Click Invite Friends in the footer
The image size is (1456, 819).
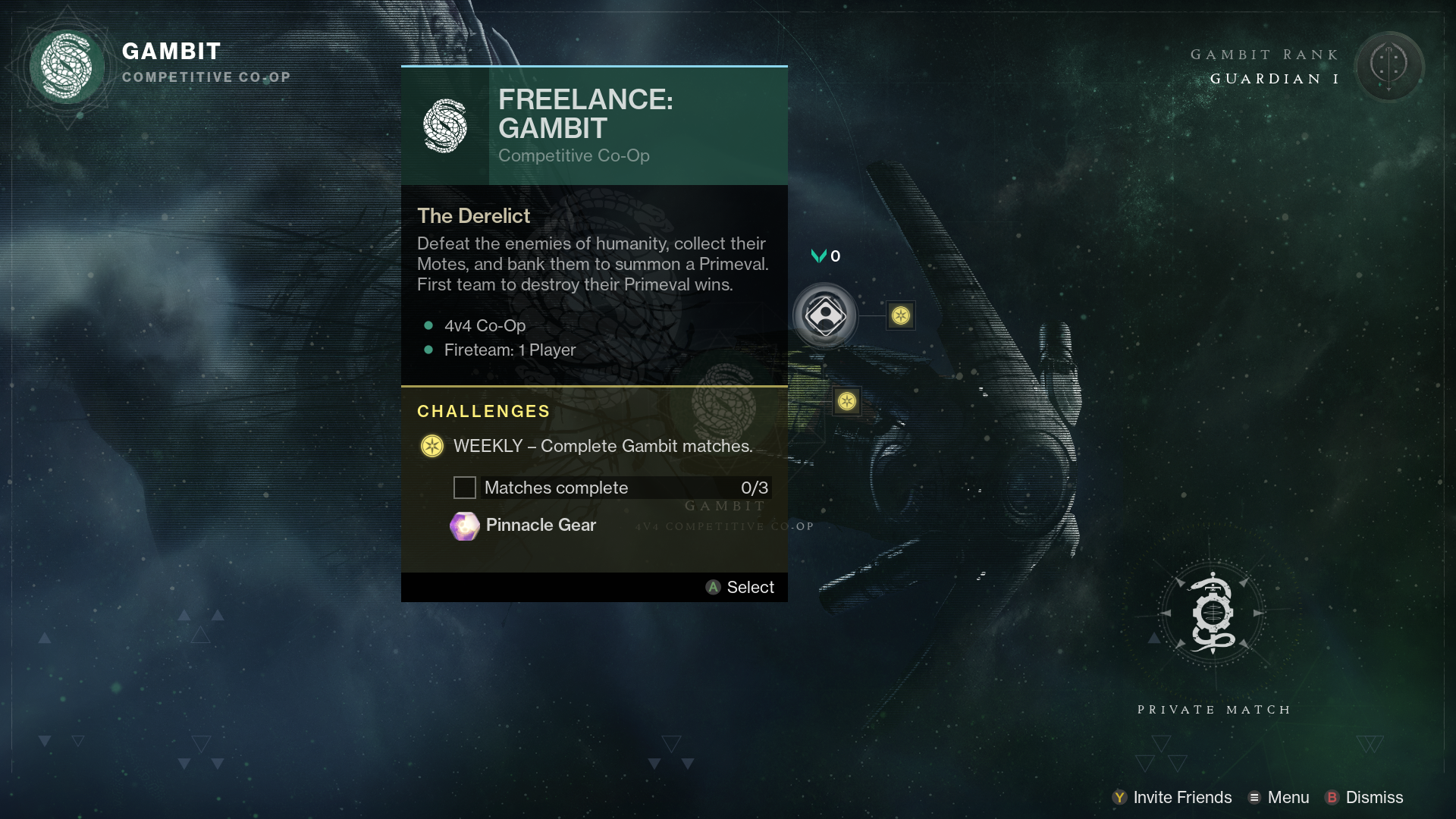[x=1172, y=797]
